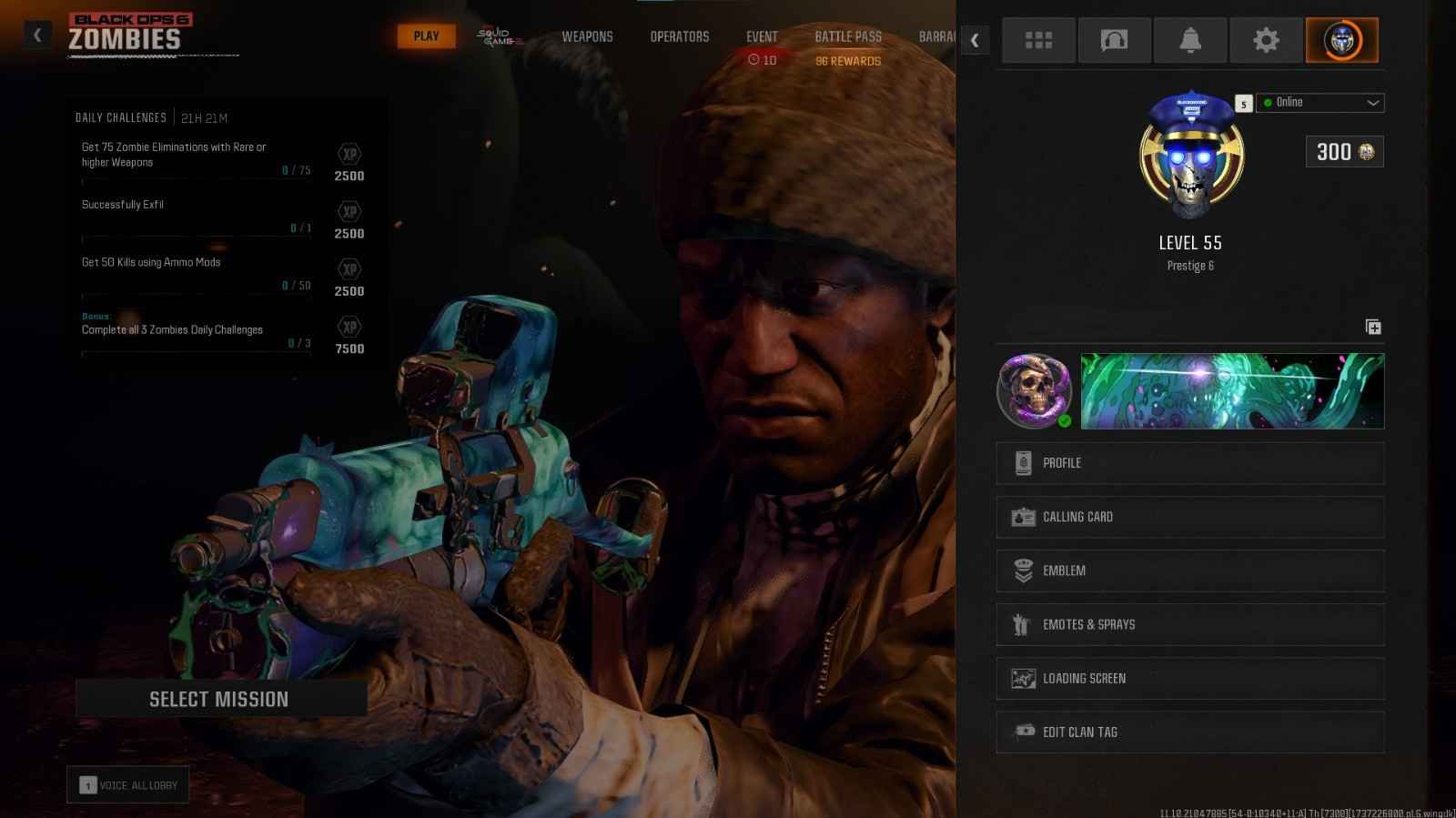Check notifications via the bell icon

pos(1191,40)
